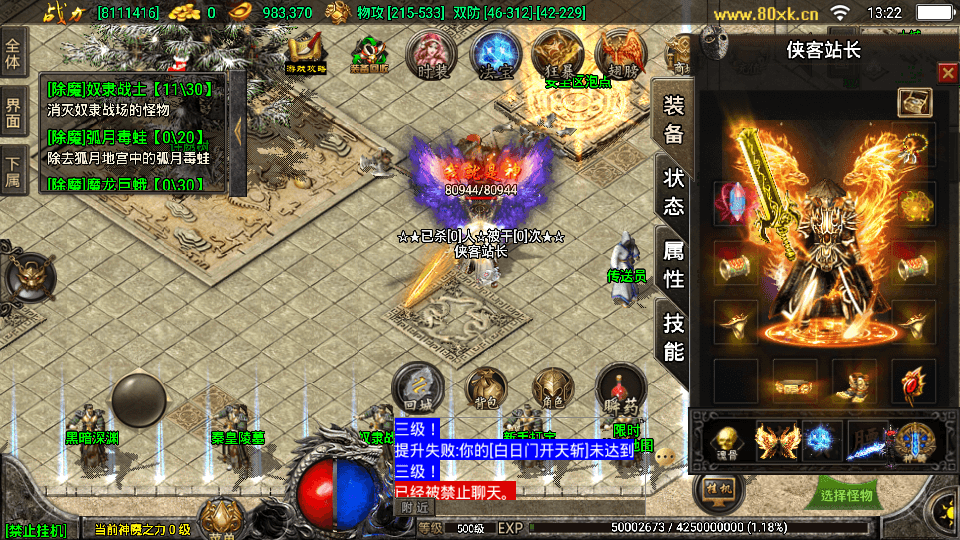
Task: Click the 选择怪物 select monster button
Action: coord(846,495)
